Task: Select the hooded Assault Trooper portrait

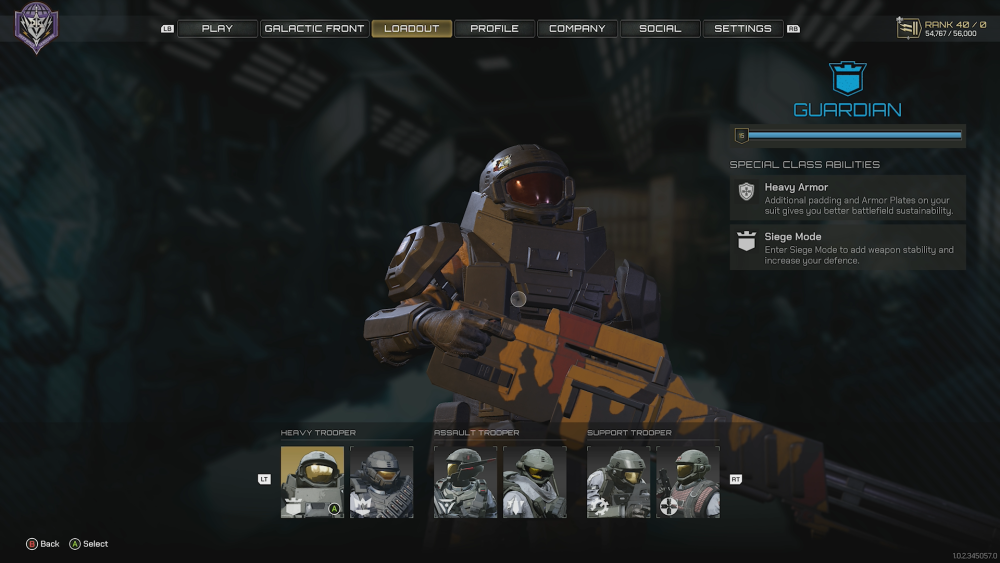Action: point(534,481)
